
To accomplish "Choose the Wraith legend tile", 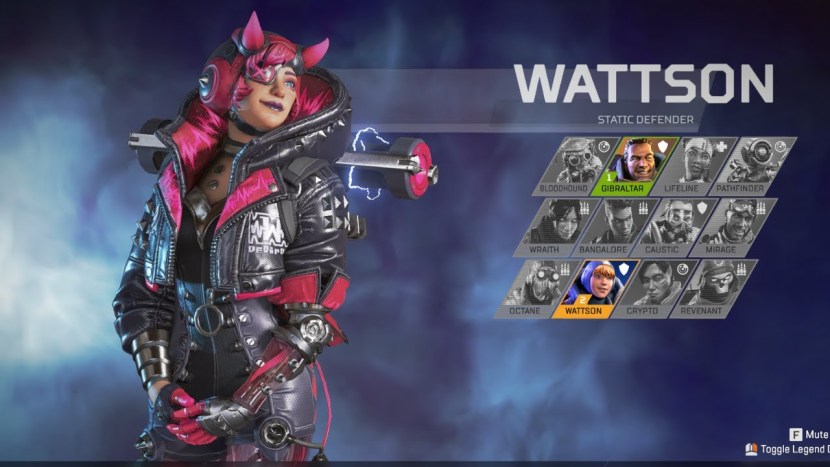I will (x=548, y=227).
